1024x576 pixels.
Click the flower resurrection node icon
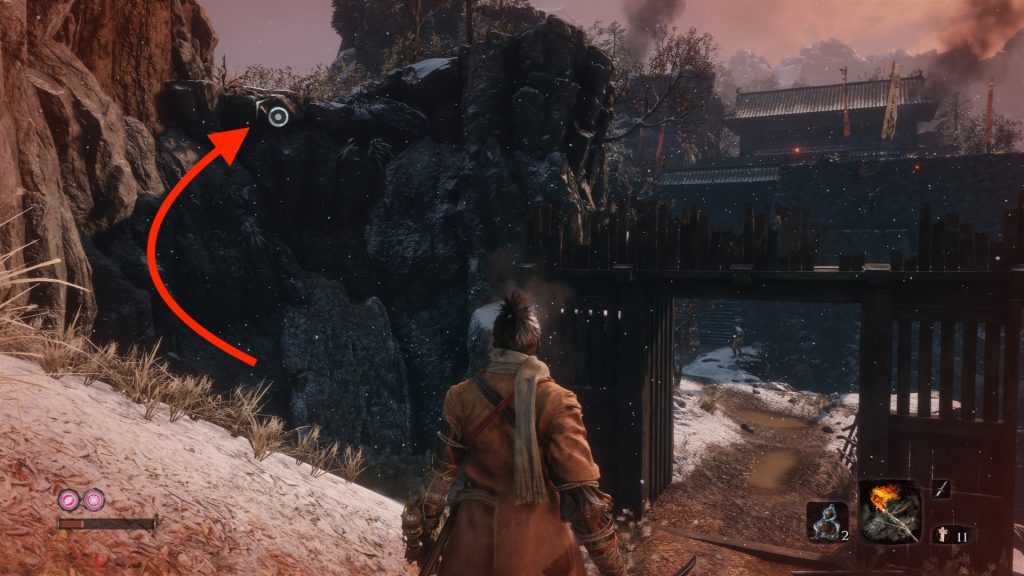(93, 499)
